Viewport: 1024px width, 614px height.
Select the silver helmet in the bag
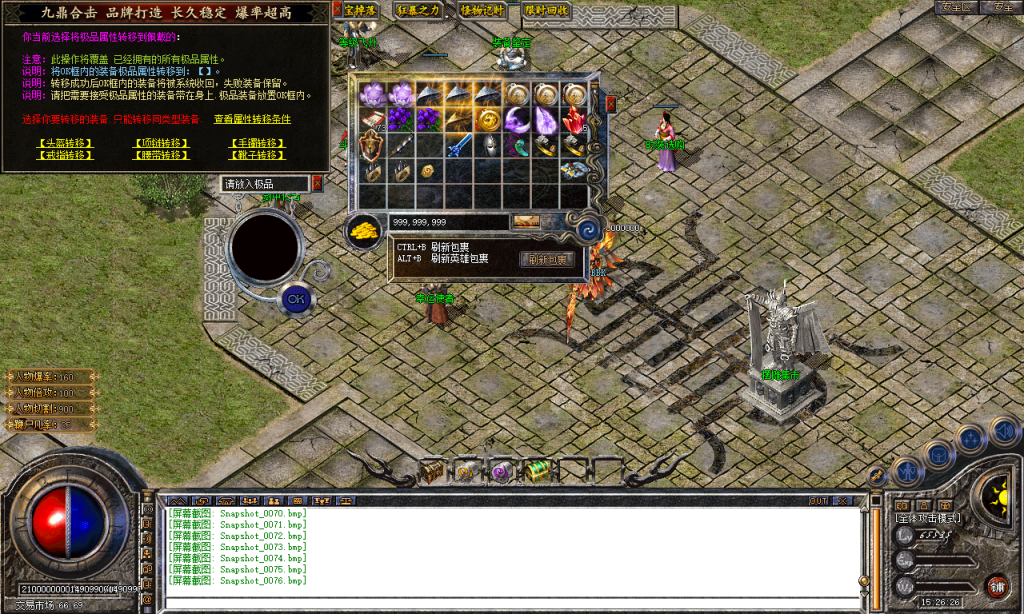(x=489, y=146)
